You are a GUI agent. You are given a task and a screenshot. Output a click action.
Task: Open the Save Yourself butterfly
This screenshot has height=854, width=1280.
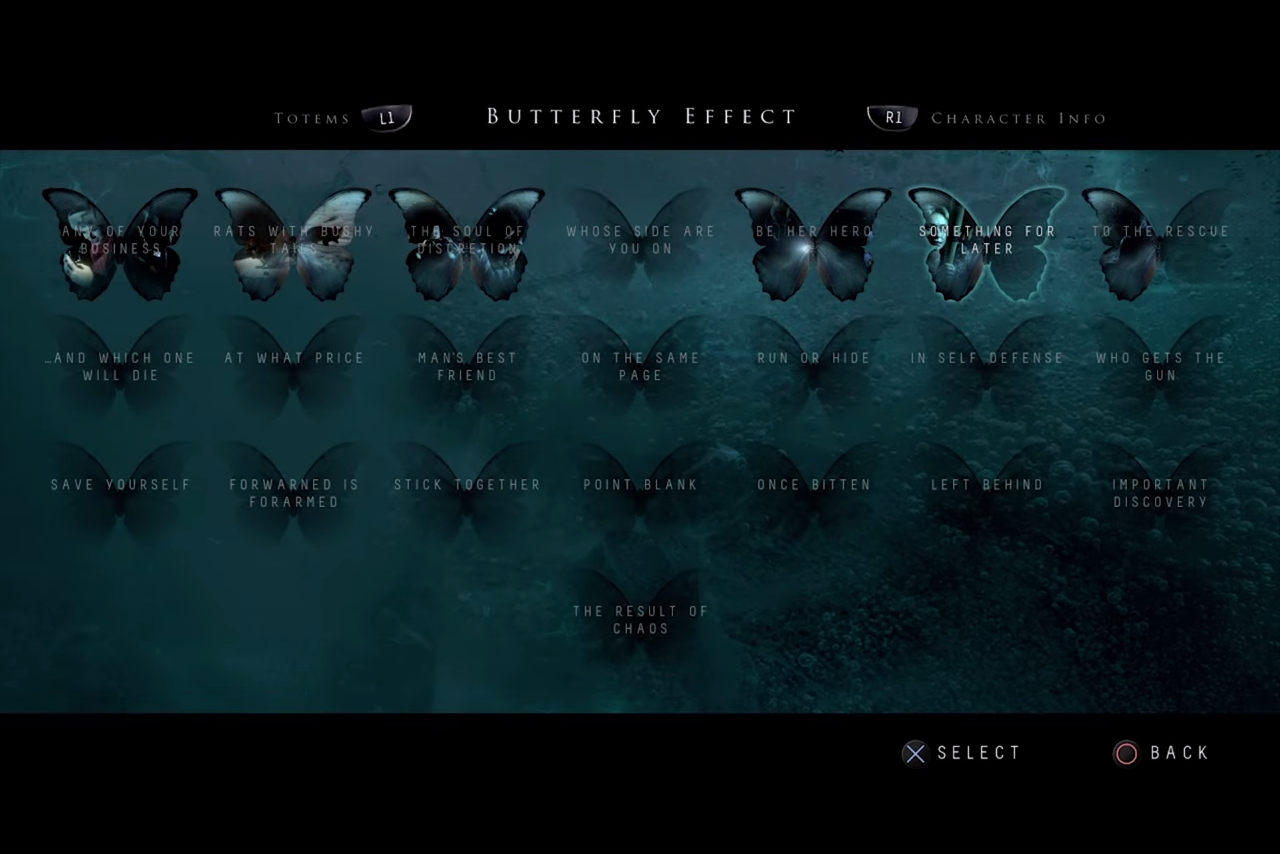pos(120,493)
